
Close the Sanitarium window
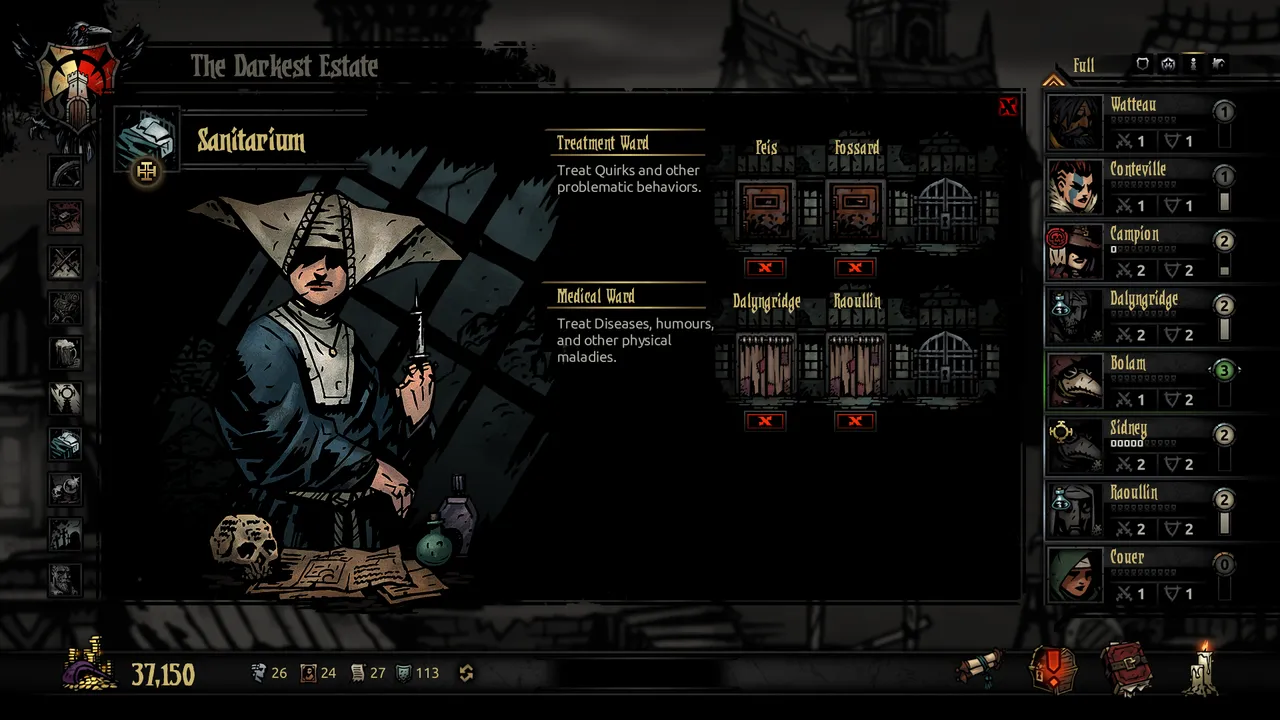(1007, 107)
